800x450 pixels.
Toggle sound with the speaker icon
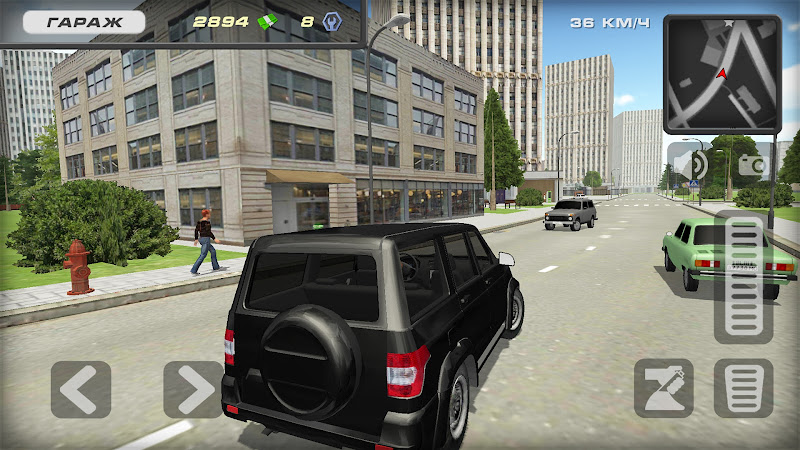[688, 163]
